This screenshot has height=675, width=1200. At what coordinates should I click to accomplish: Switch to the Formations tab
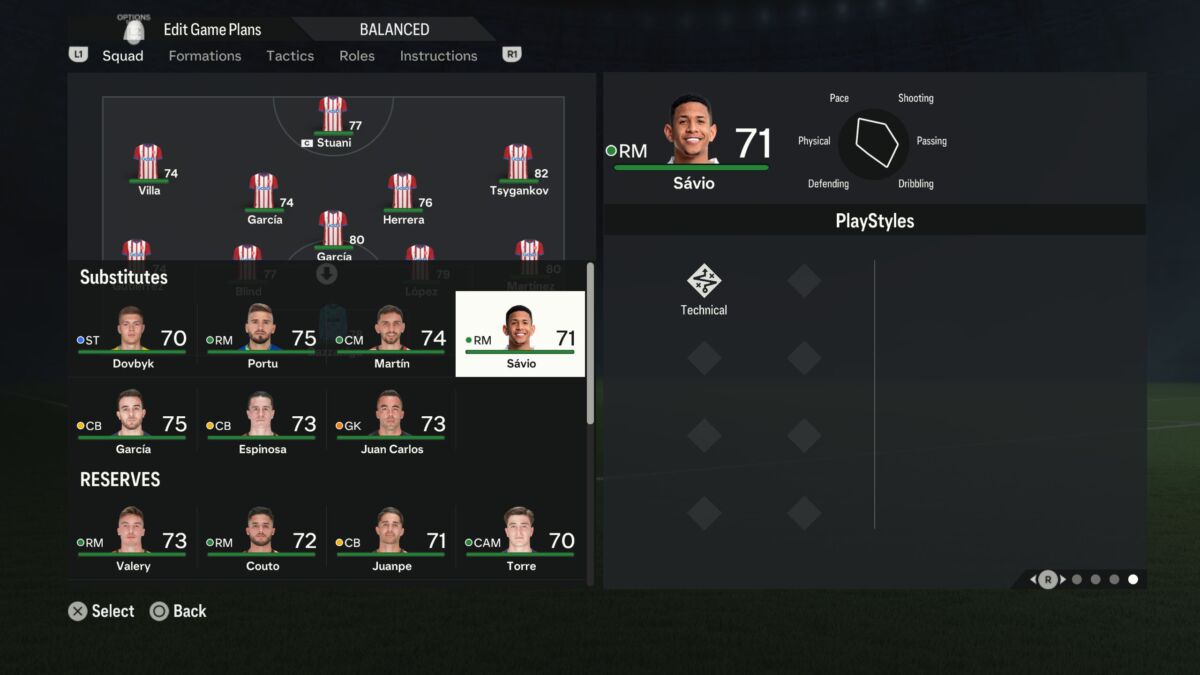tap(205, 56)
